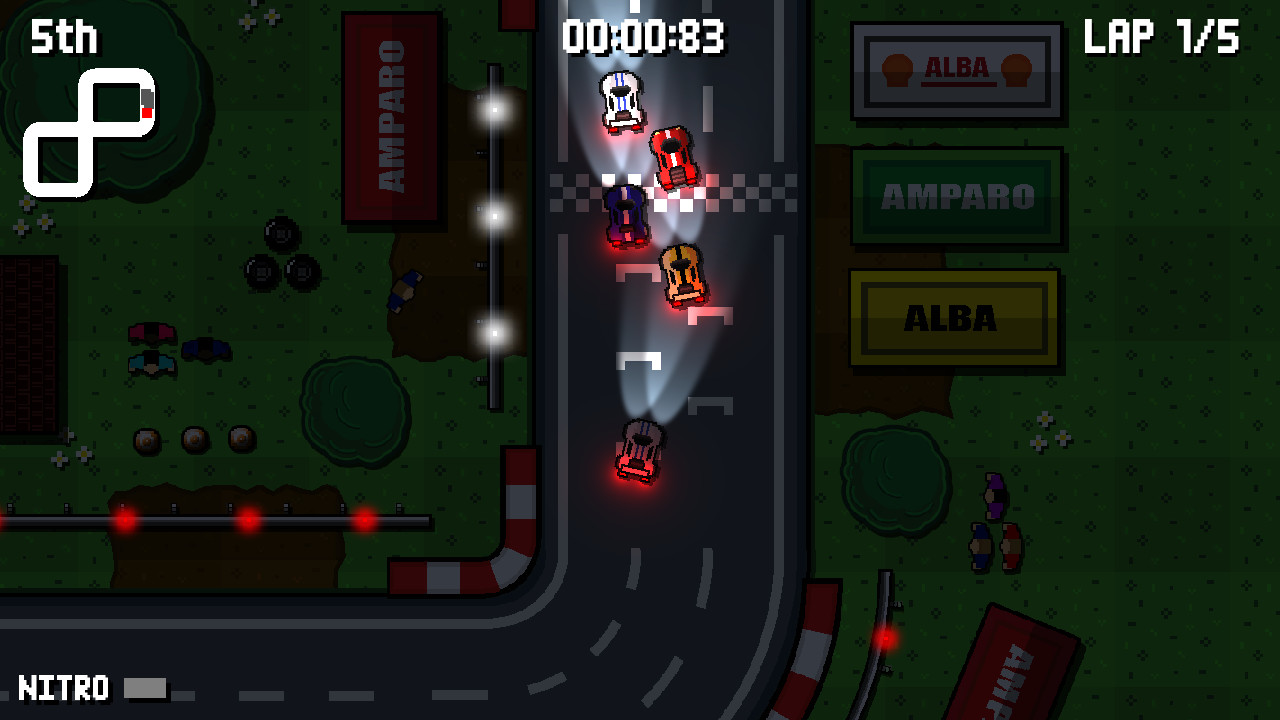
Task: Select the green AMPARO sign on the right
Action: pyautogui.click(x=955, y=197)
